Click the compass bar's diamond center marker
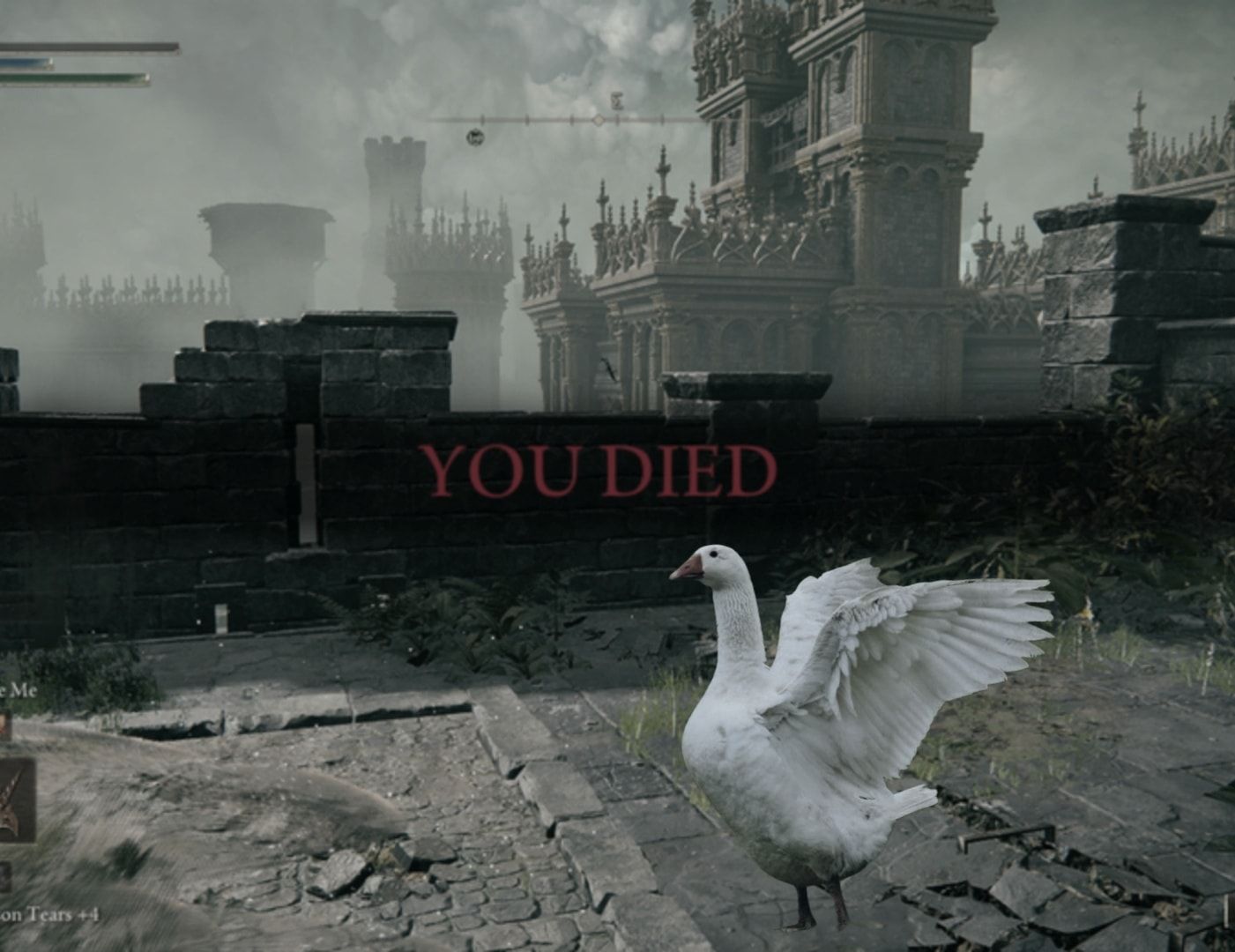 point(599,119)
